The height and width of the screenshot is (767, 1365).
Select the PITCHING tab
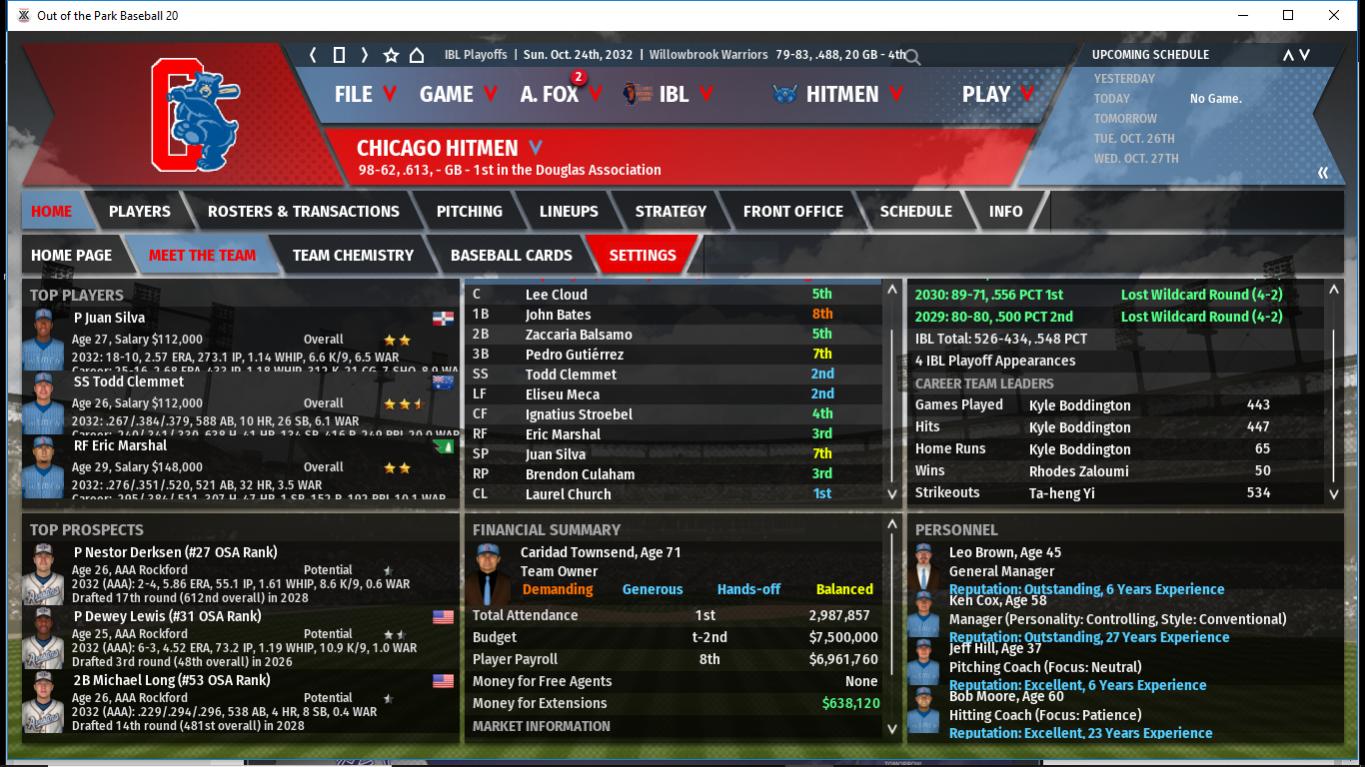469,211
